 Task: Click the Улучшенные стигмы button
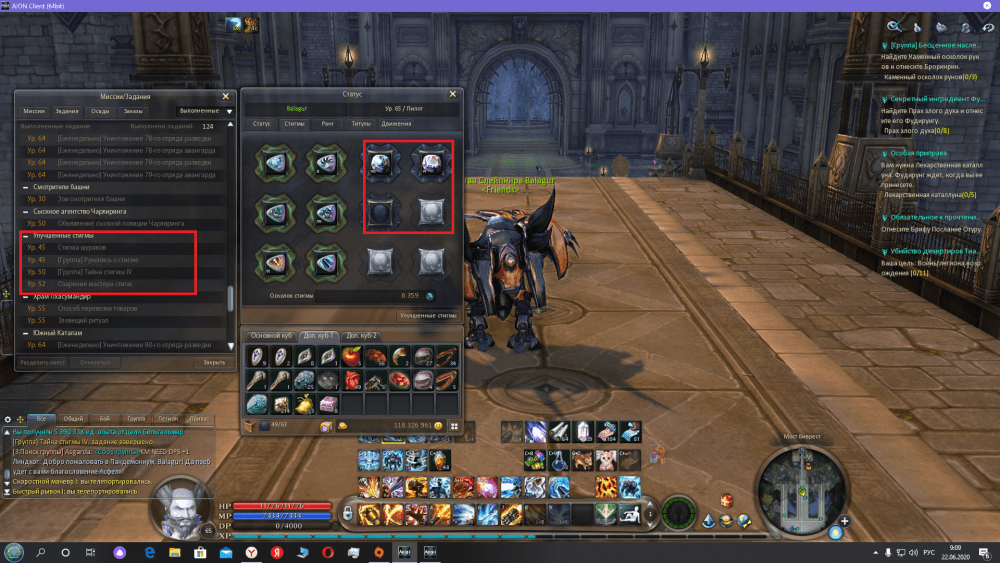pos(428,315)
